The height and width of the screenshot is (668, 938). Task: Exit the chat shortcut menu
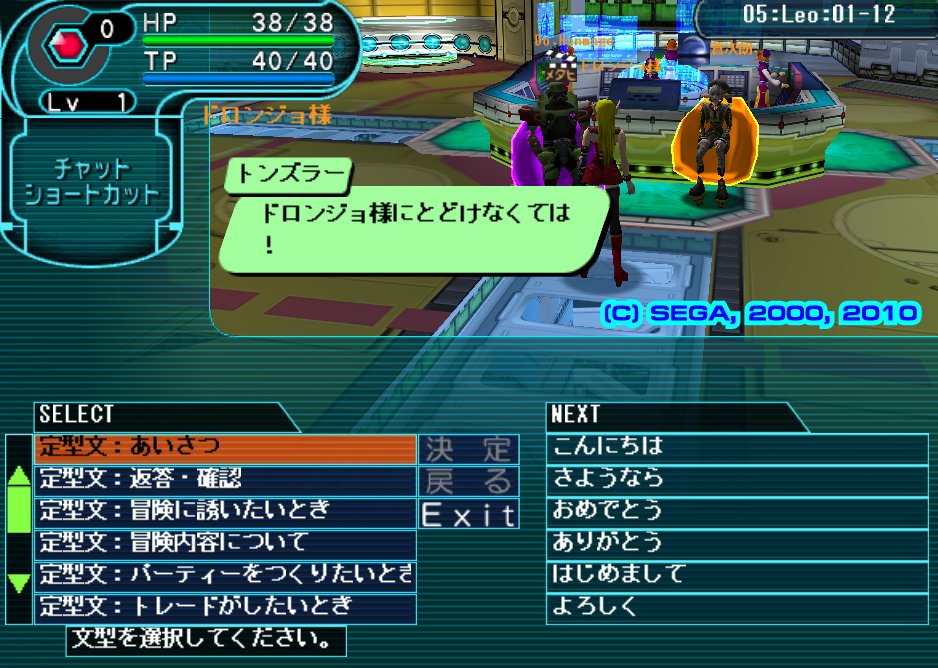468,514
